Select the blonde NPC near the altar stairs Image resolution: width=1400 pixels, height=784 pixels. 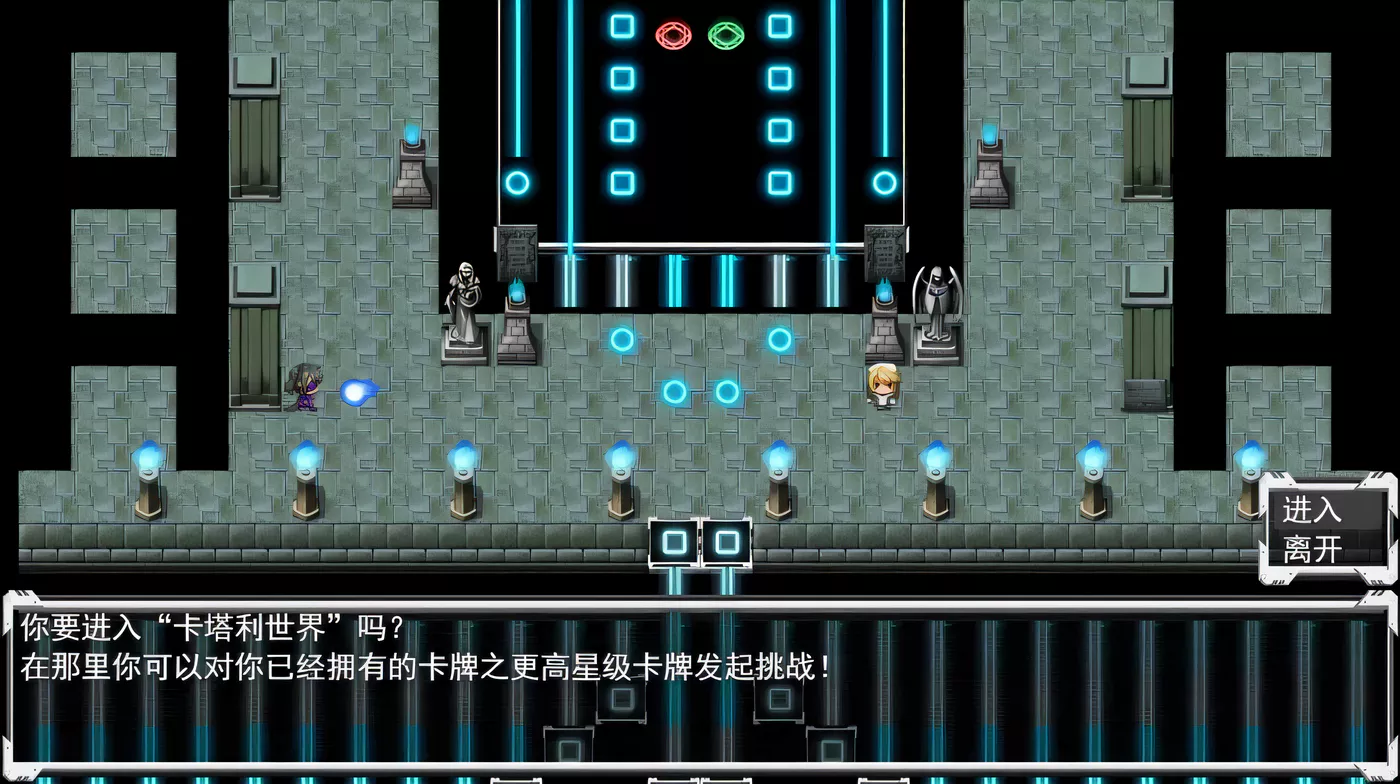(884, 385)
